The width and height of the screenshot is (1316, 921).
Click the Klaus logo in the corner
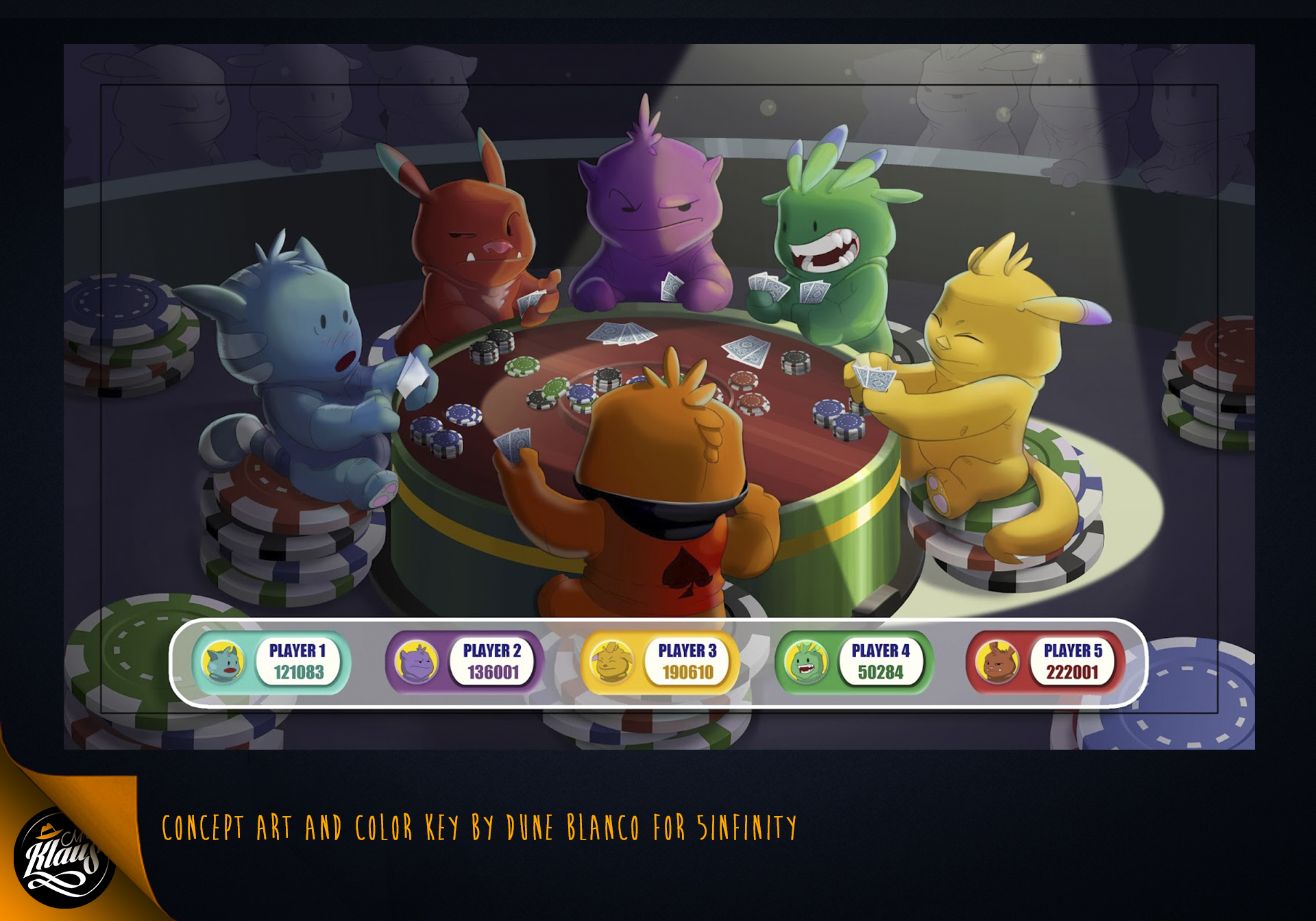63,857
